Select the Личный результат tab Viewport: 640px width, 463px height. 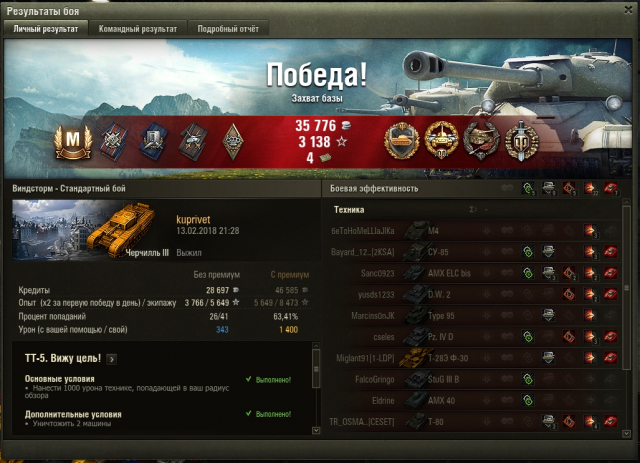[47, 29]
